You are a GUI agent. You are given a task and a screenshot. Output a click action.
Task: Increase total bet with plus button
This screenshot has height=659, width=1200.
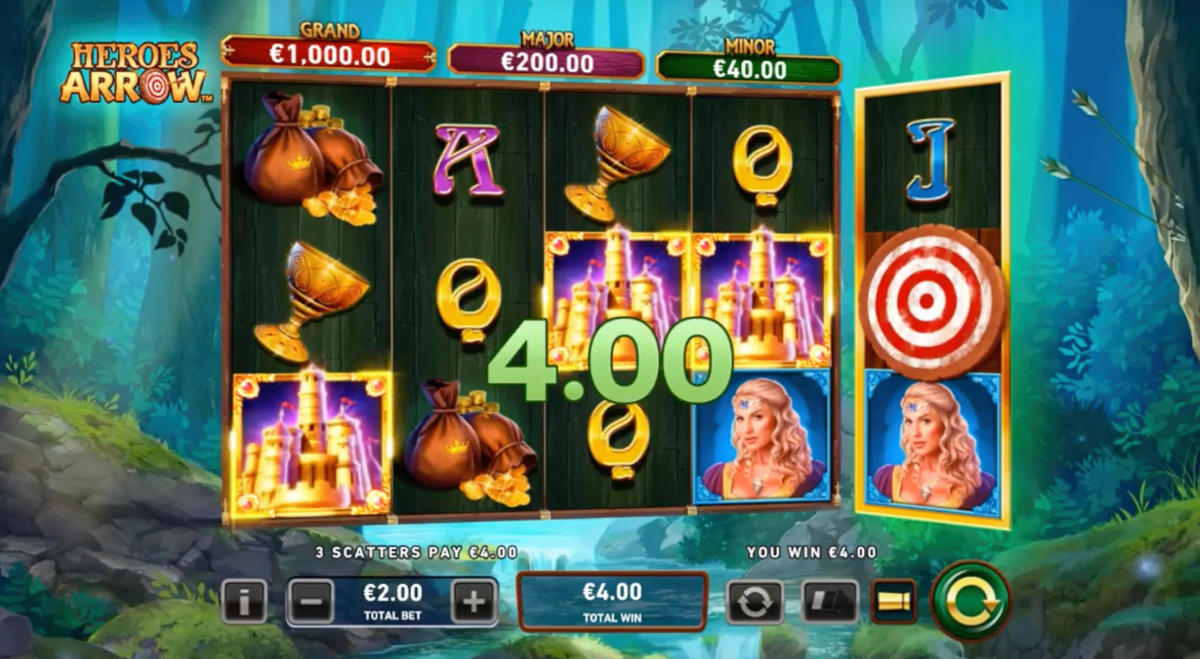point(473,601)
